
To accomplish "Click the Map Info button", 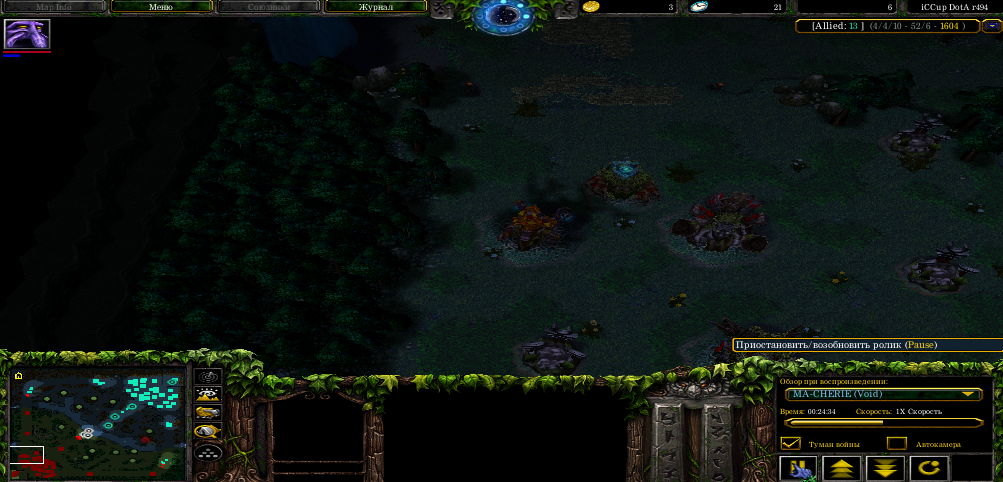I will [x=54, y=7].
